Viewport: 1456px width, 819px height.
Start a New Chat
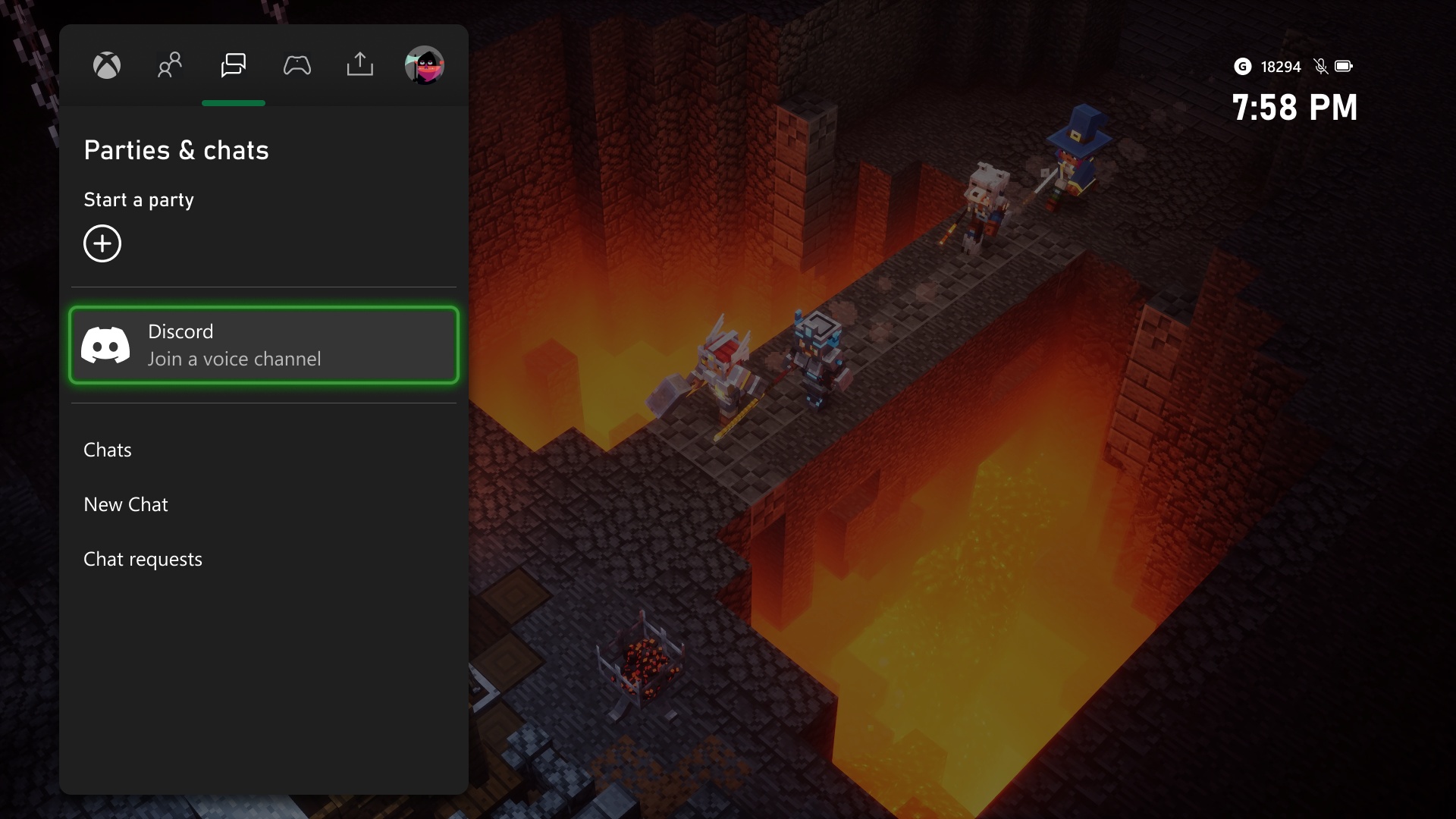pyautogui.click(x=126, y=505)
